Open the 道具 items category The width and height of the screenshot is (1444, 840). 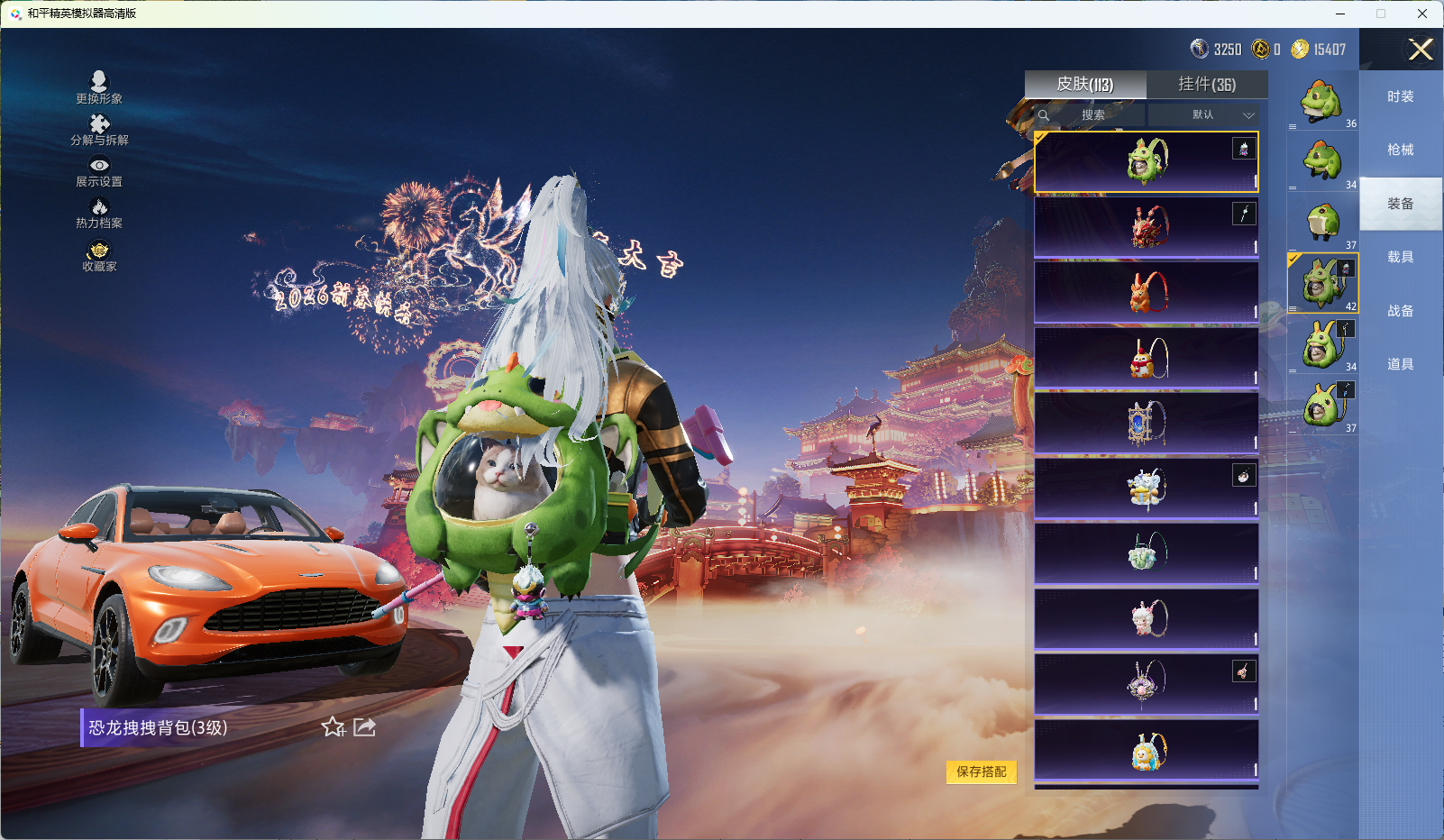[x=1401, y=364]
